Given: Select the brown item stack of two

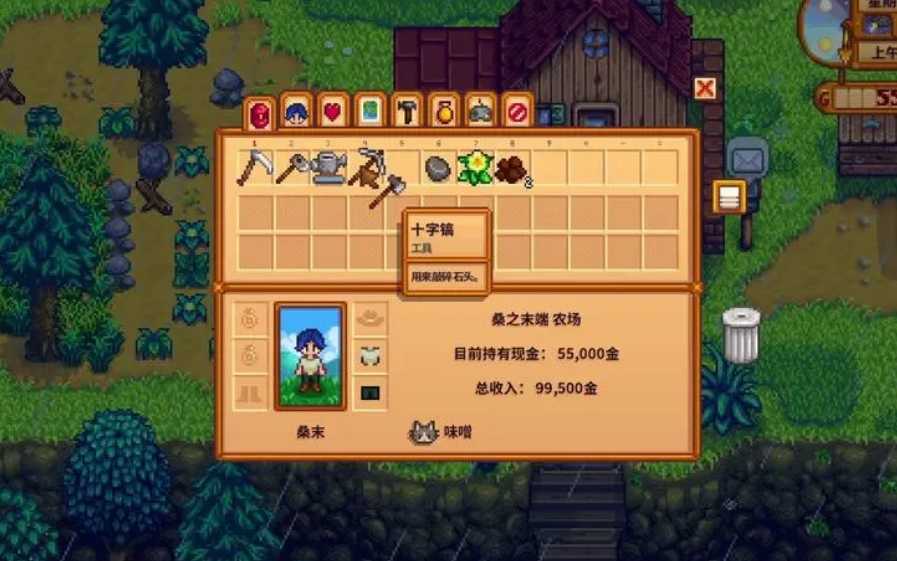Looking at the screenshot, I should click(x=512, y=169).
